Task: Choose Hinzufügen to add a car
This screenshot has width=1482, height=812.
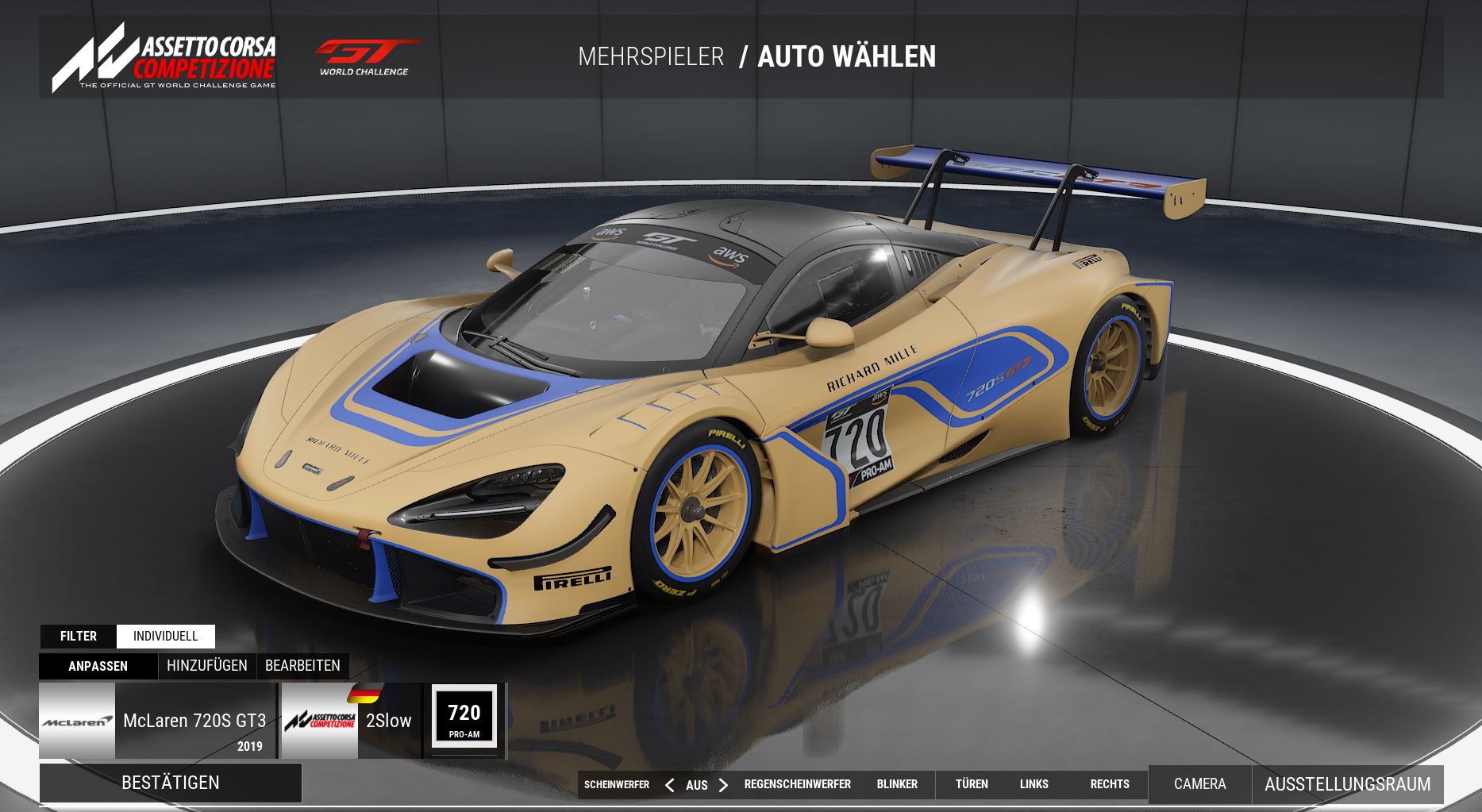Action: click(207, 666)
